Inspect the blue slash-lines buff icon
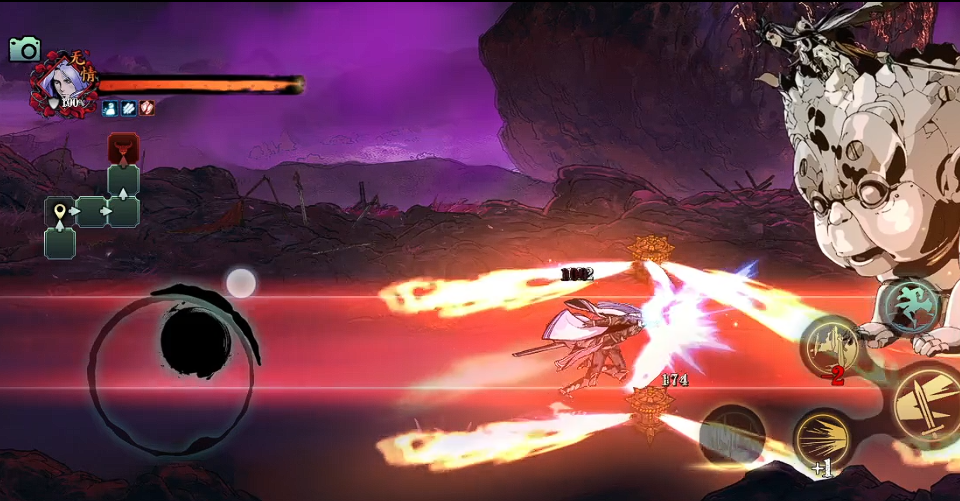960x501 pixels. click(x=128, y=108)
